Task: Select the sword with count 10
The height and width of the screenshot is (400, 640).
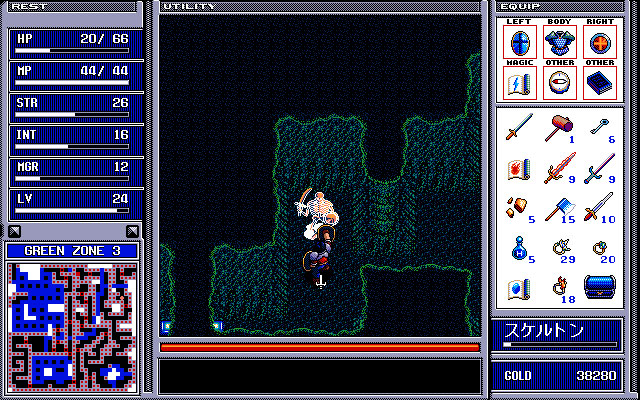Action: coord(598,207)
